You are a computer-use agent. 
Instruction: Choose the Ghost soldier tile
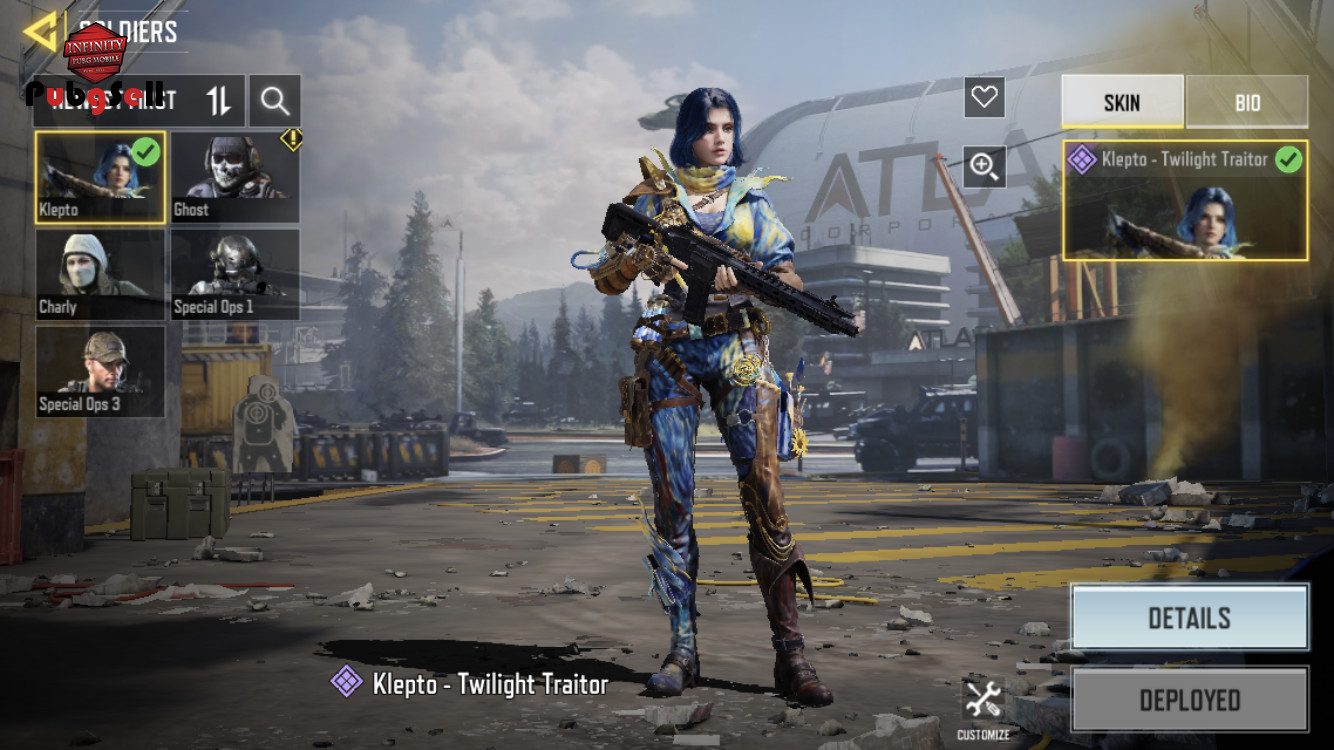(235, 178)
